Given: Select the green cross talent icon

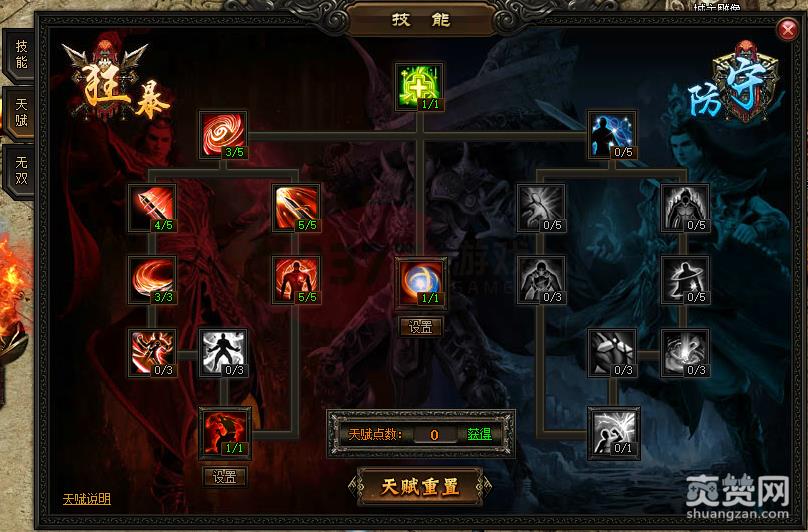Looking at the screenshot, I should tap(420, 85).
